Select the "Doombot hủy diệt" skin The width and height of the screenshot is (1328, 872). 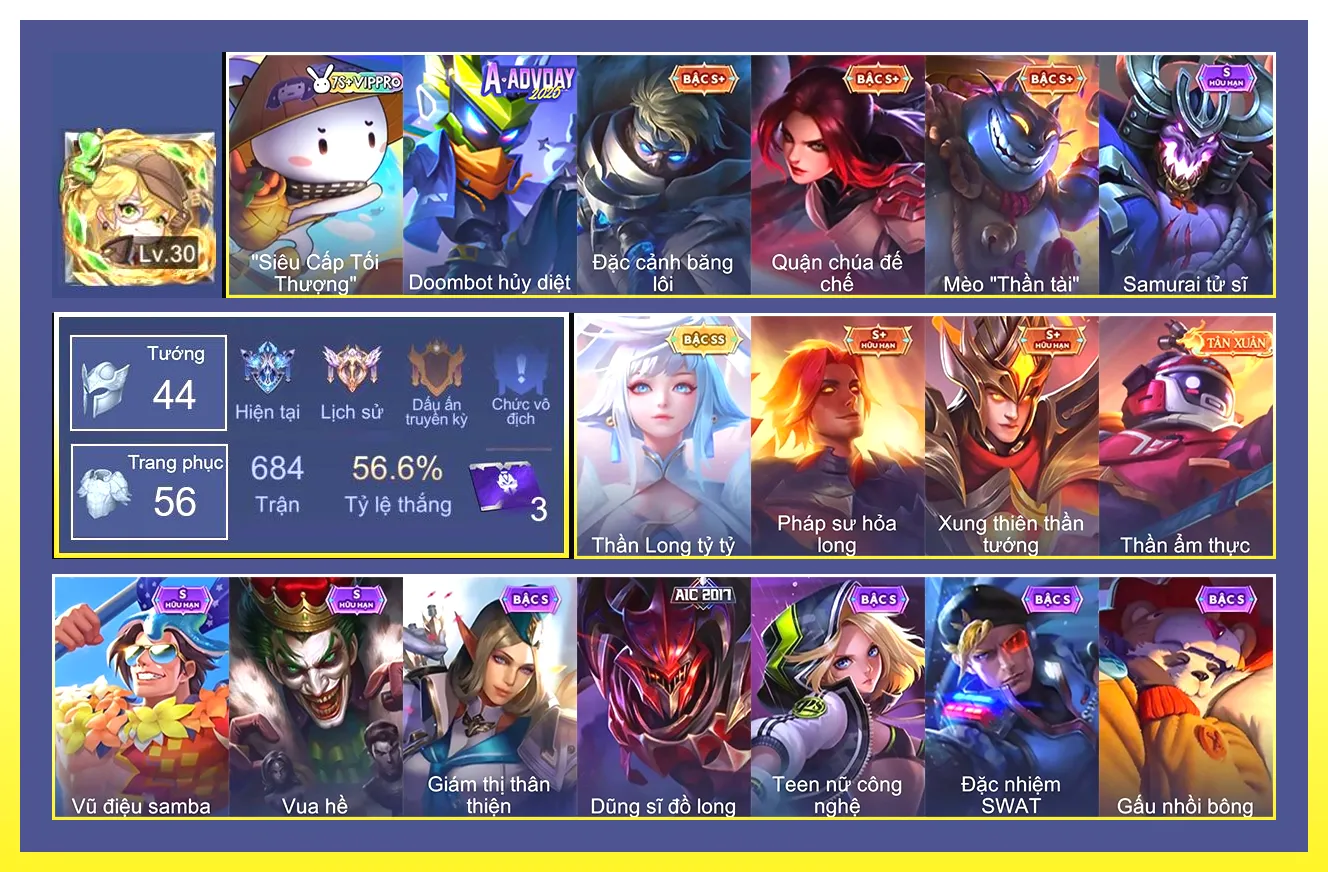click(x=488, y=170)
